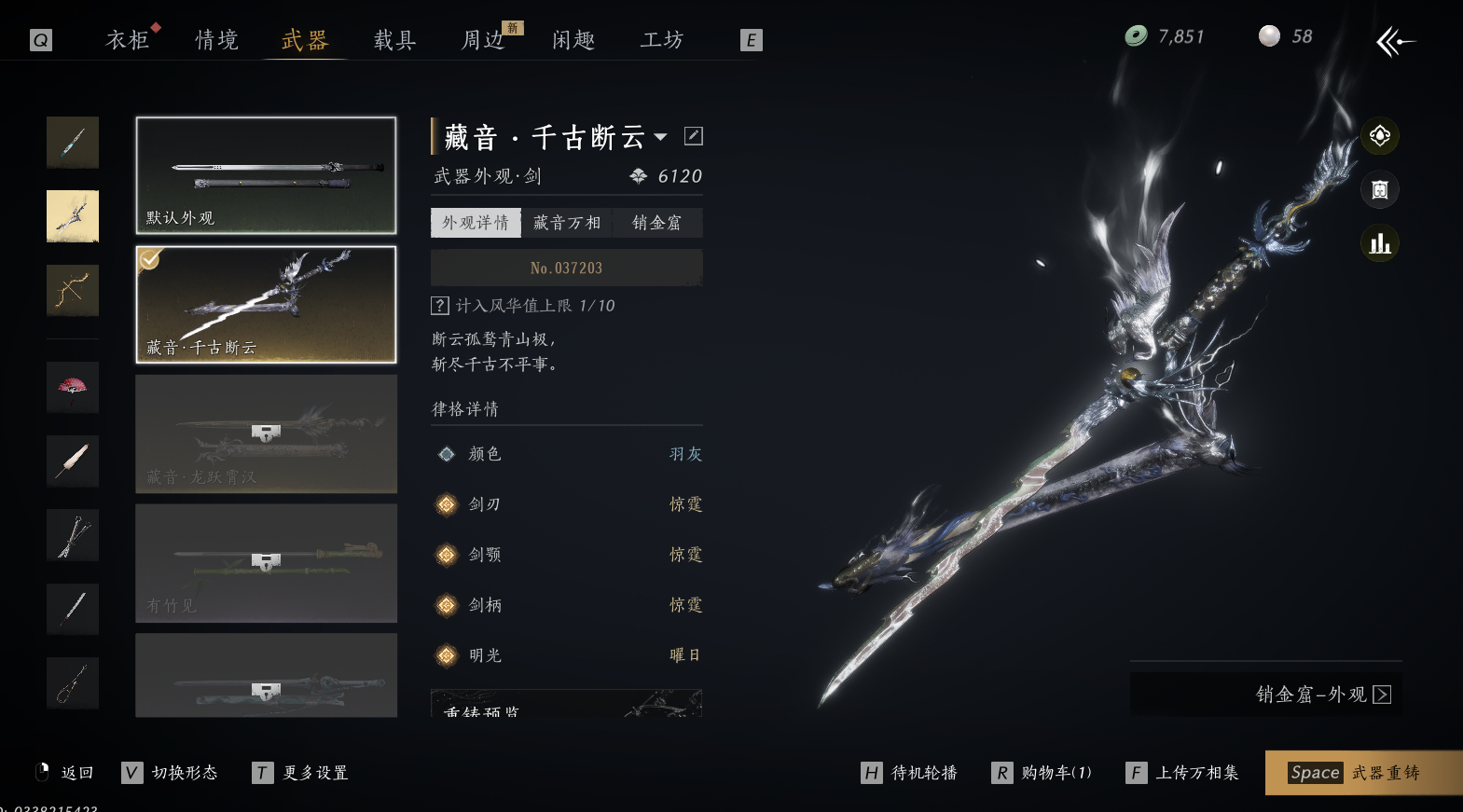
Task: Open the 销金窟-外观 shop link
Action: pos(1322,695)
